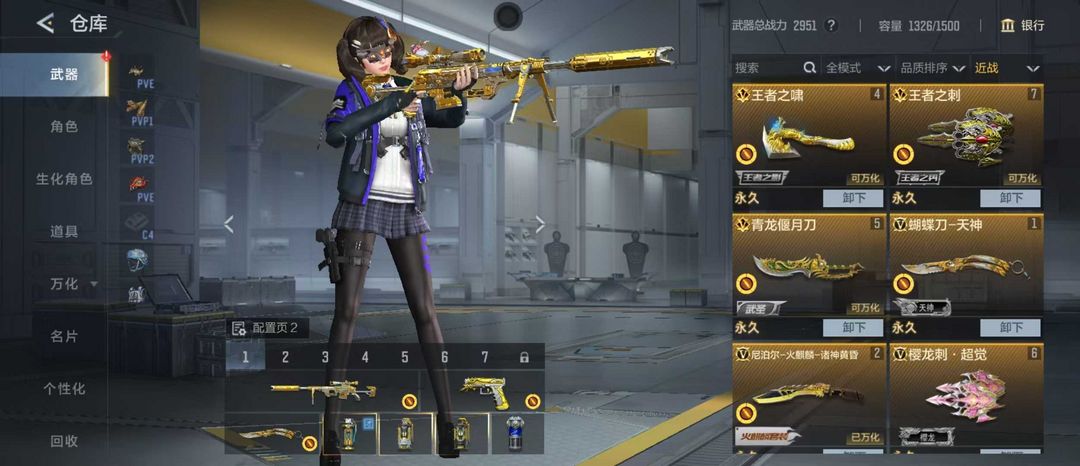Open the 近战 melee category dropdown

pos(1005,68)
